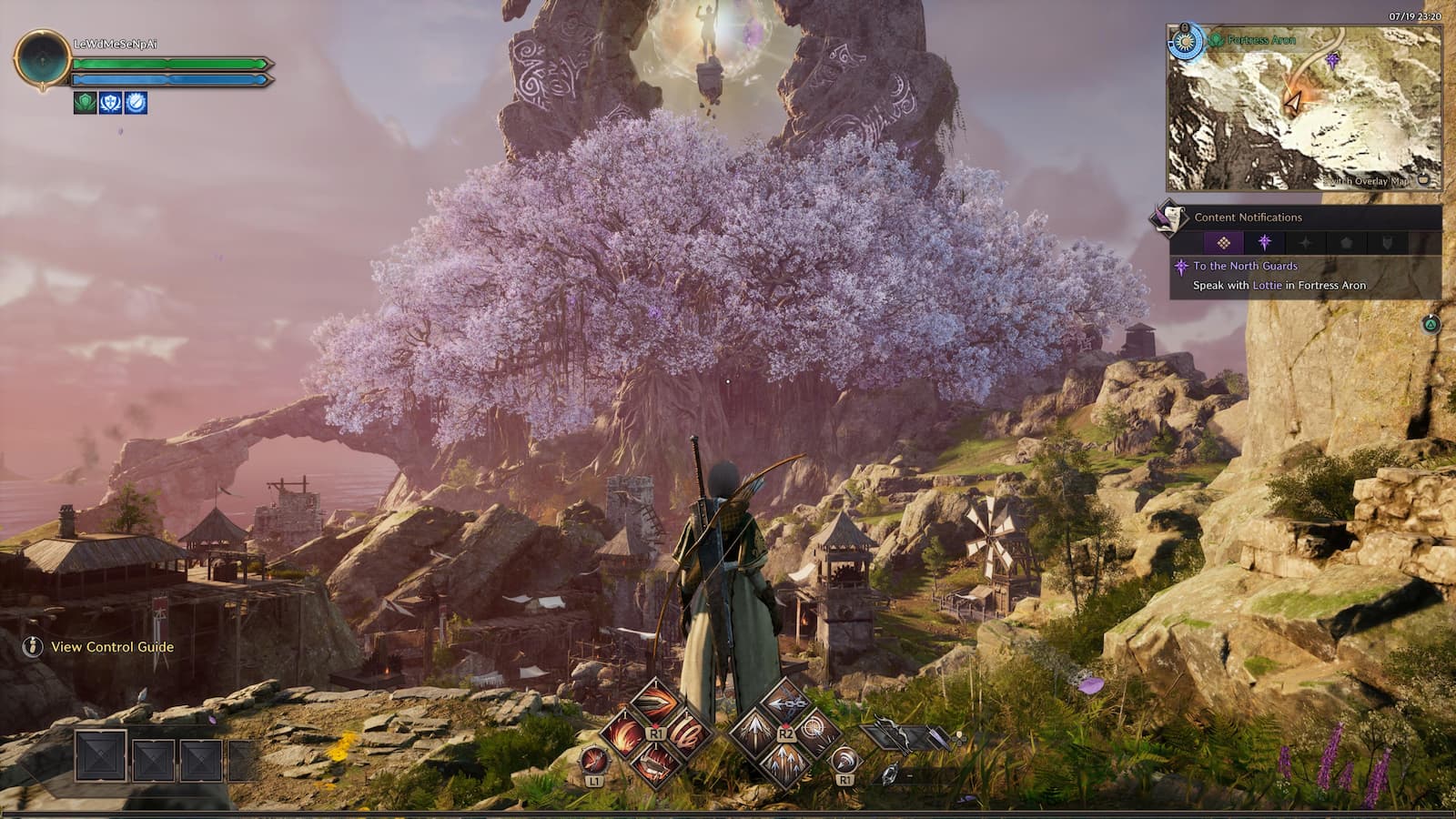
Task: Switch to the four-diamond notifications tab
Action: (1224, 243)
